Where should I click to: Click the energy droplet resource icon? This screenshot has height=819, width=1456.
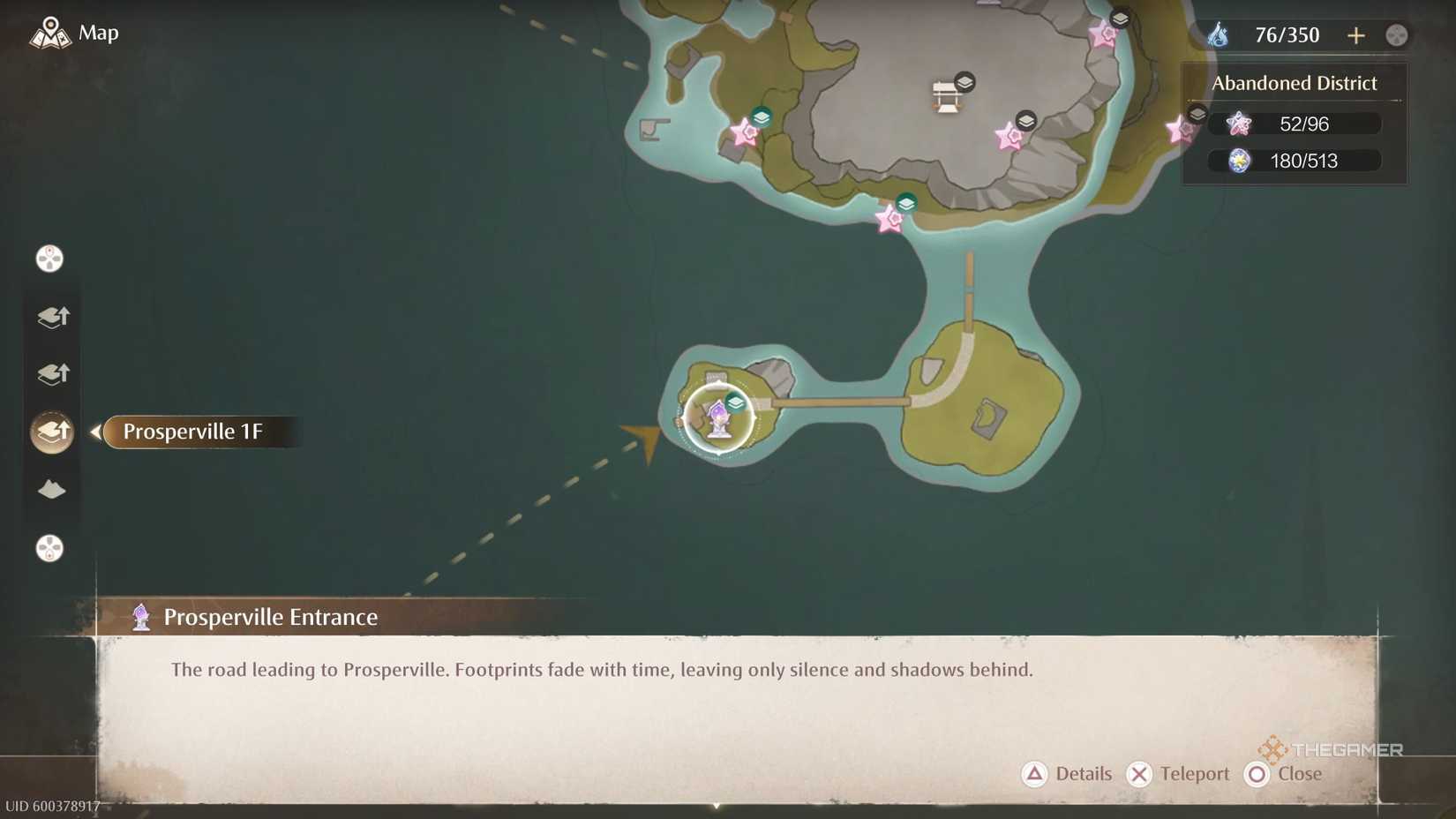coord(1220,34)
